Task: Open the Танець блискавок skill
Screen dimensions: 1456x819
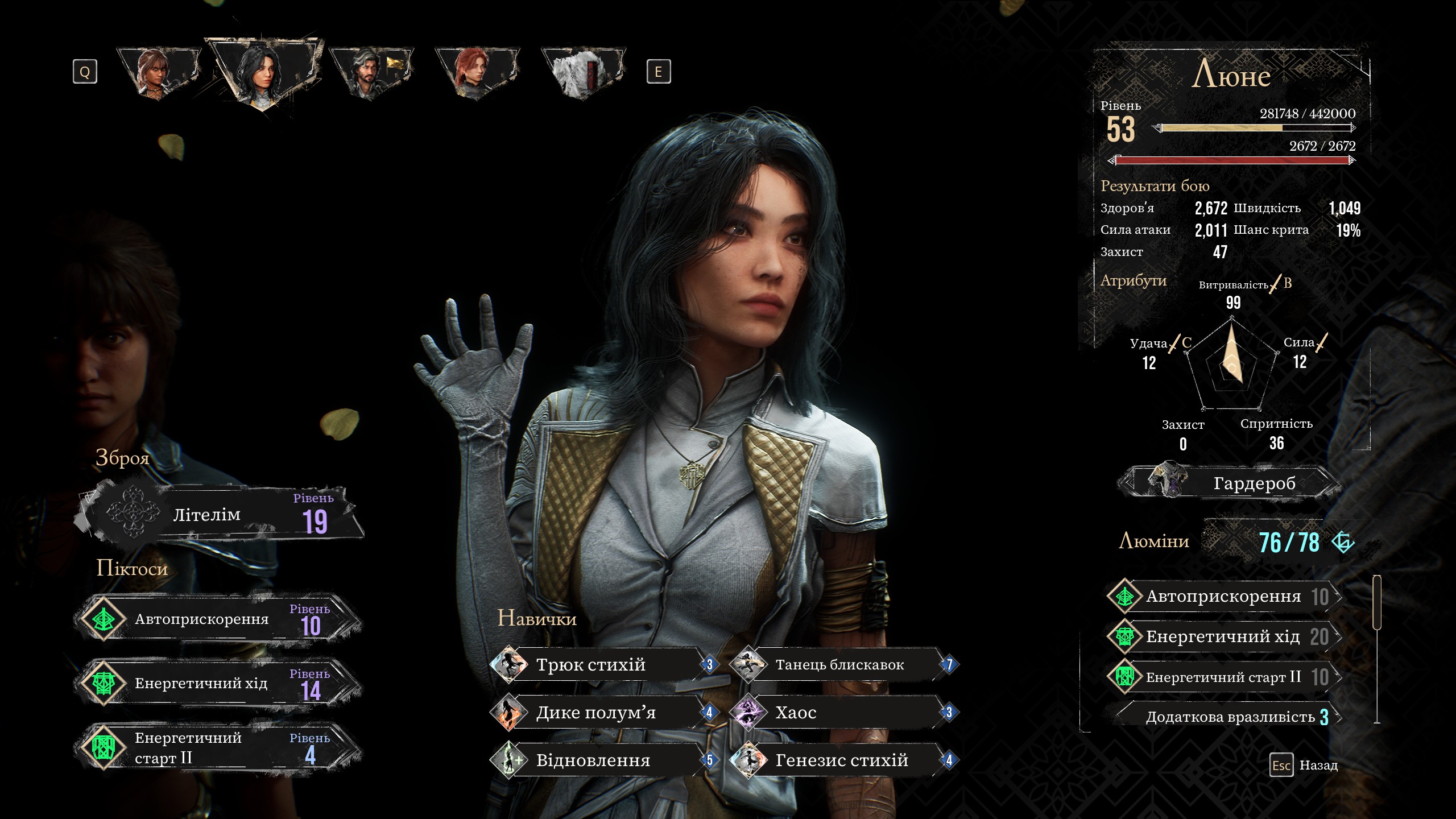Action: coord(842,664)
